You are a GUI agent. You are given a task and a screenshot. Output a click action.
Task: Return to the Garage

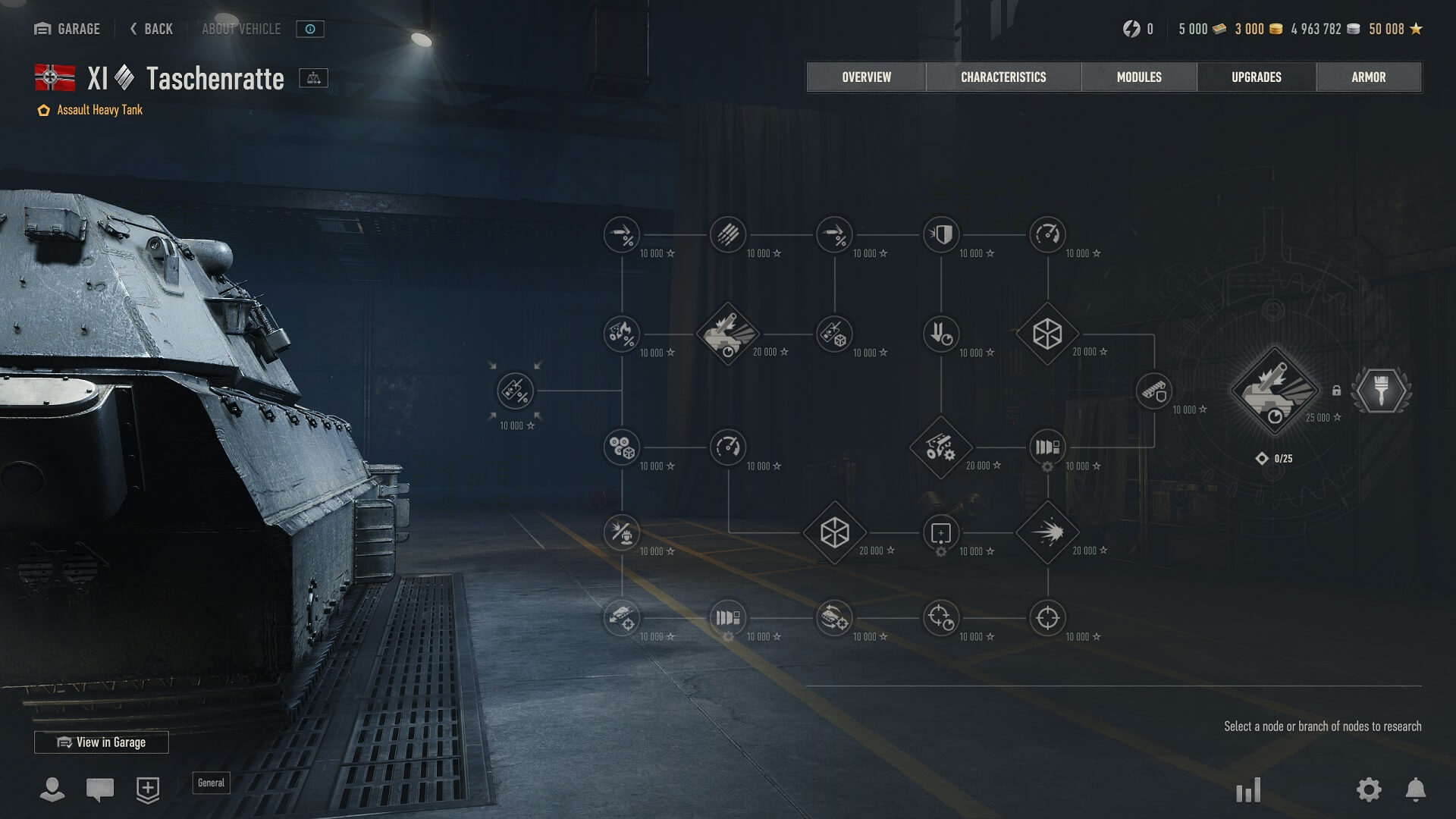(x=67, y=29)
